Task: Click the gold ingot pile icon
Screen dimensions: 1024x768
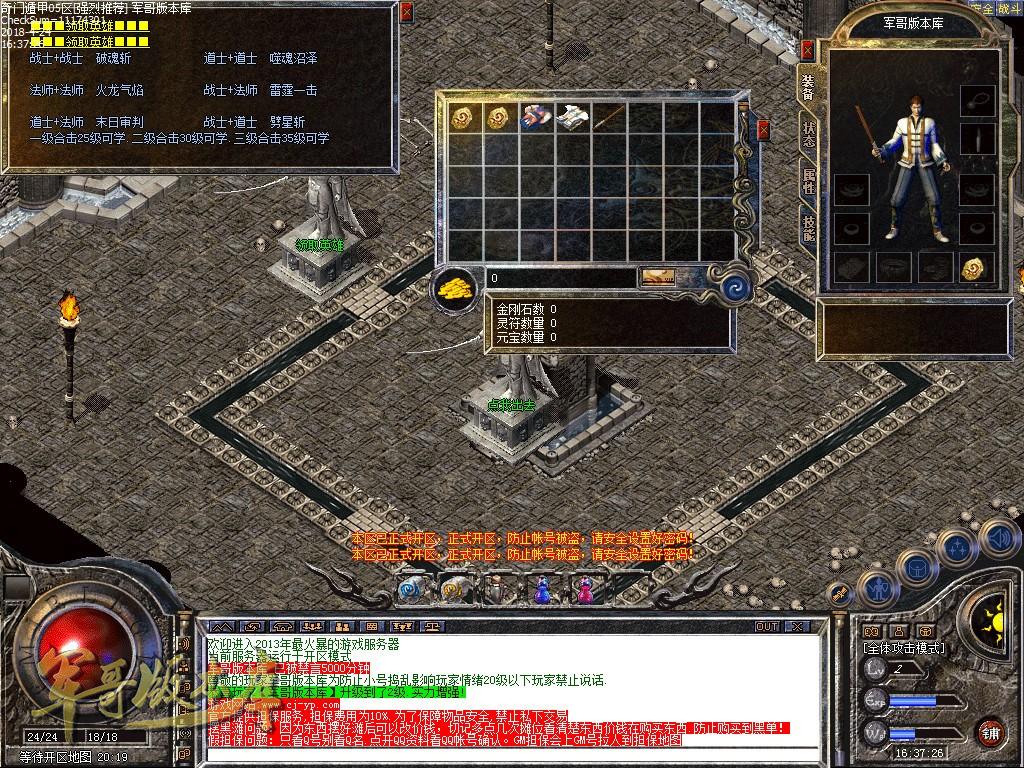Action: coord(455,288)
